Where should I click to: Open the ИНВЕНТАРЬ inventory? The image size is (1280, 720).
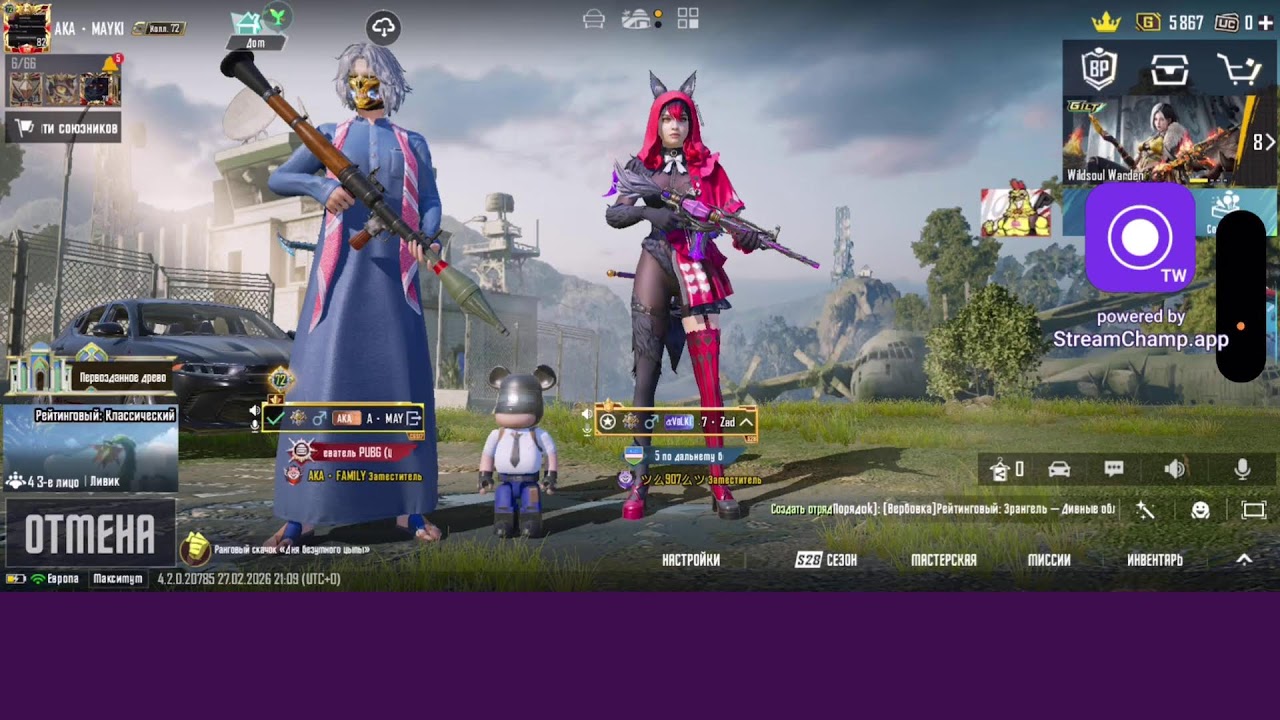point(1155,560)
